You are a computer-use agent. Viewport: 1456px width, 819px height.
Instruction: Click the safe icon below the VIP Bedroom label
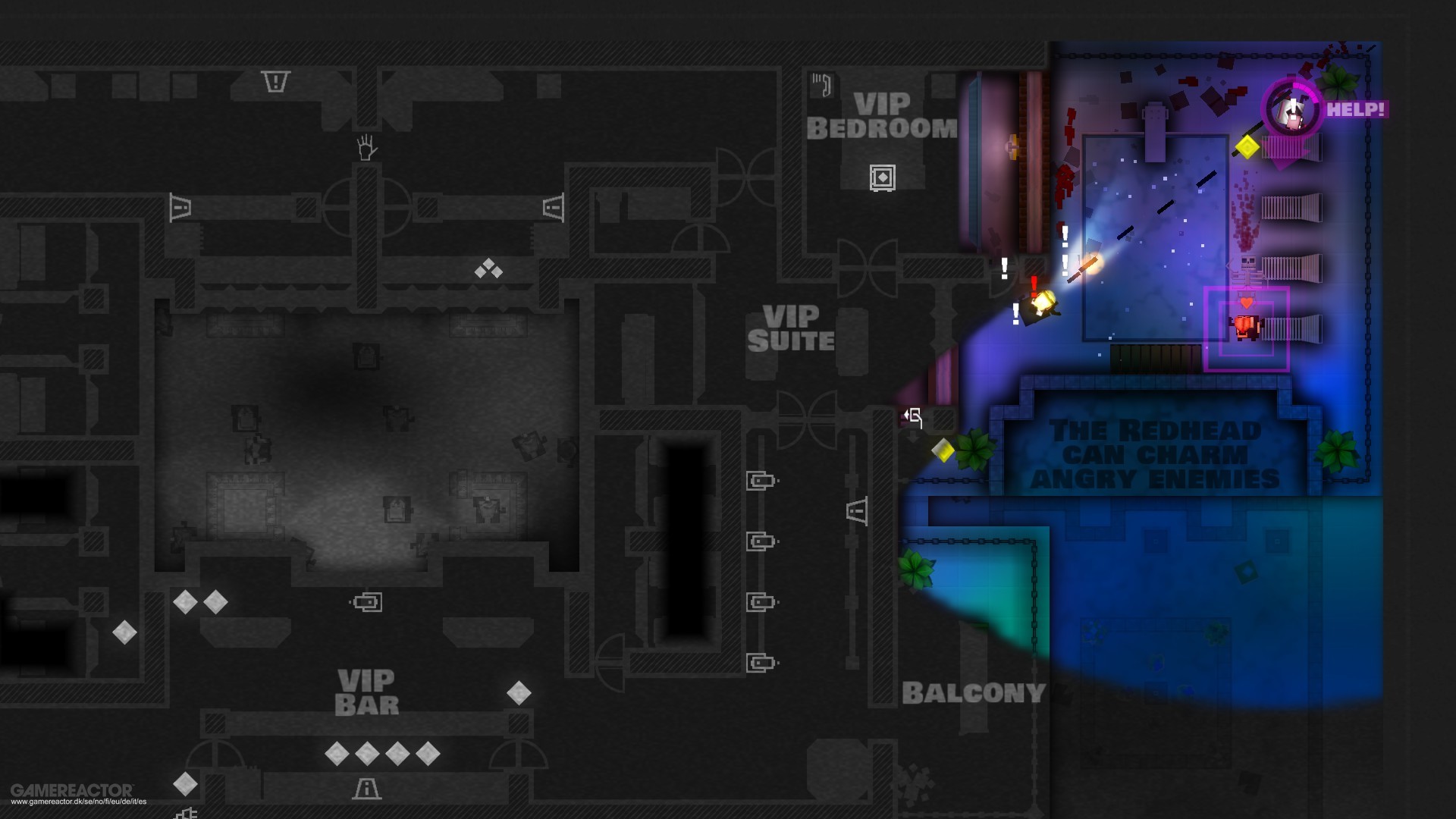click(x=884, y=177)
